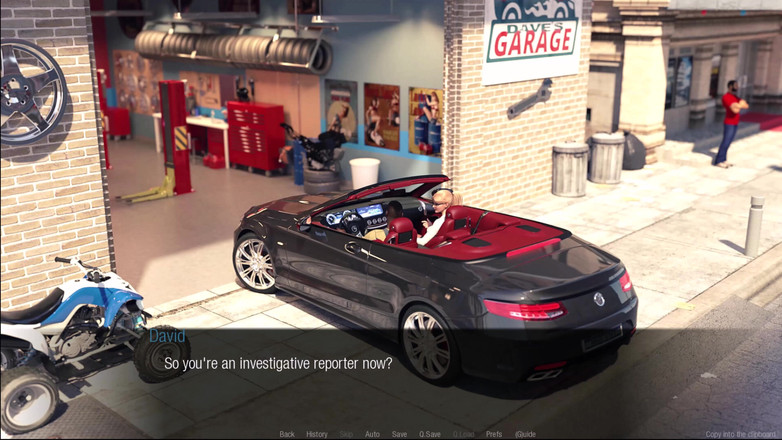Click the 'Copy into the clipboard' link
The width and height of the screenshot is (782, 440).
coord(741,434)
